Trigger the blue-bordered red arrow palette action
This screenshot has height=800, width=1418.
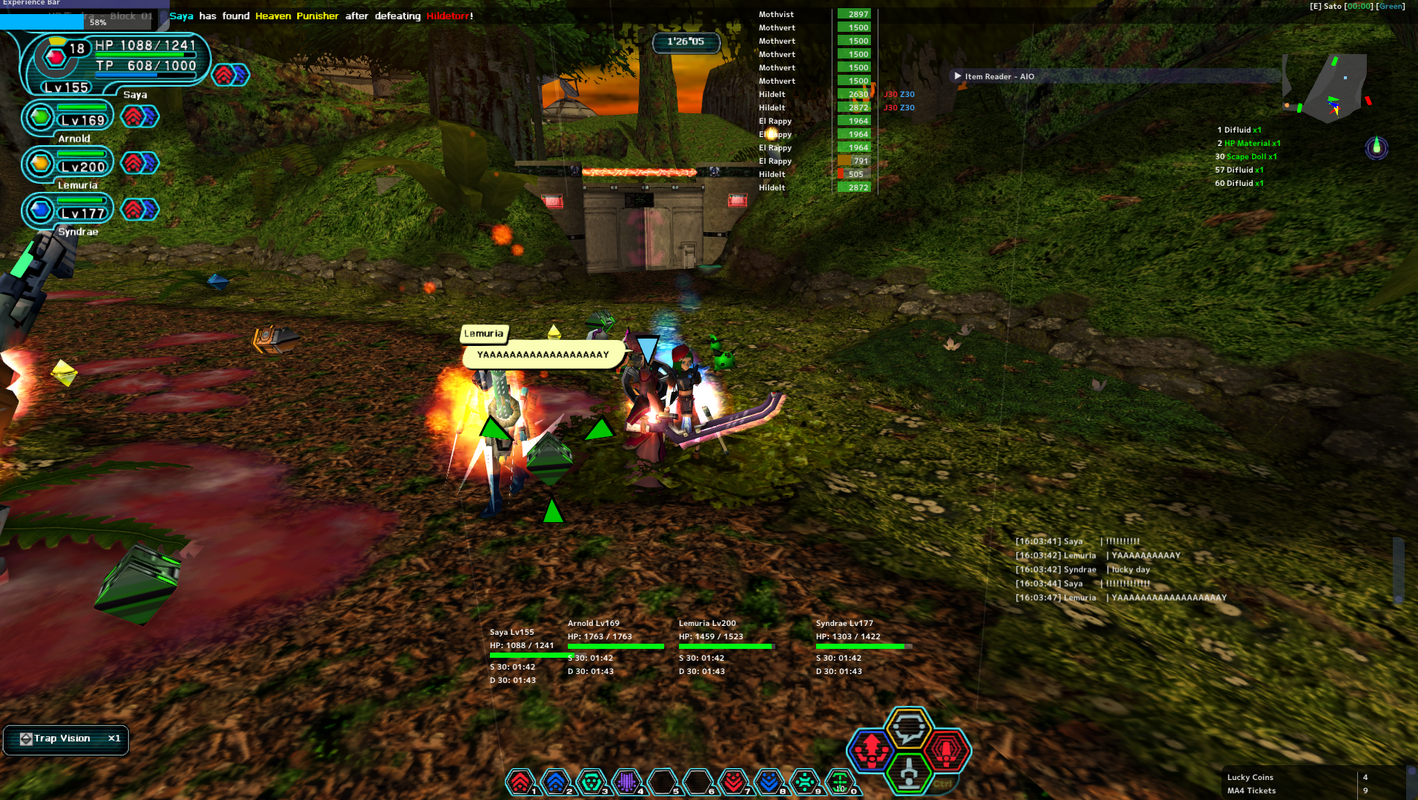click(x=870, y=750)
